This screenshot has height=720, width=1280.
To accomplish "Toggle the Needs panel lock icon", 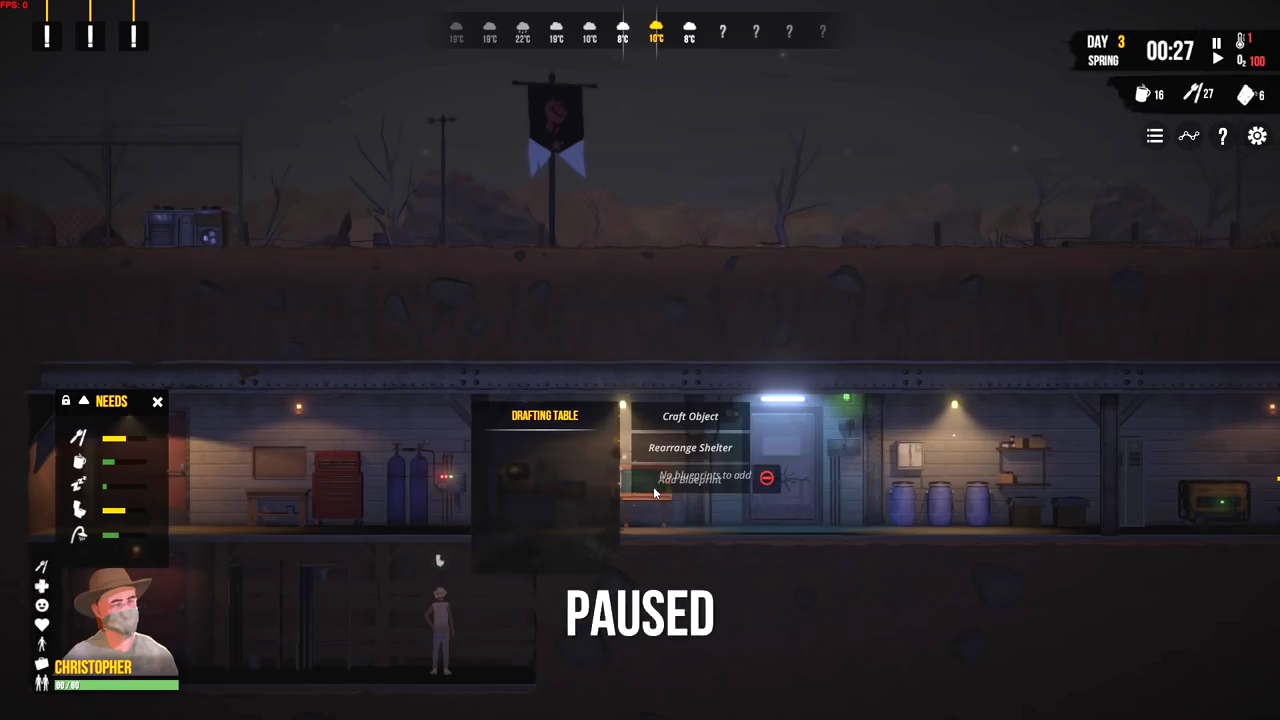I will coord(66,401).
